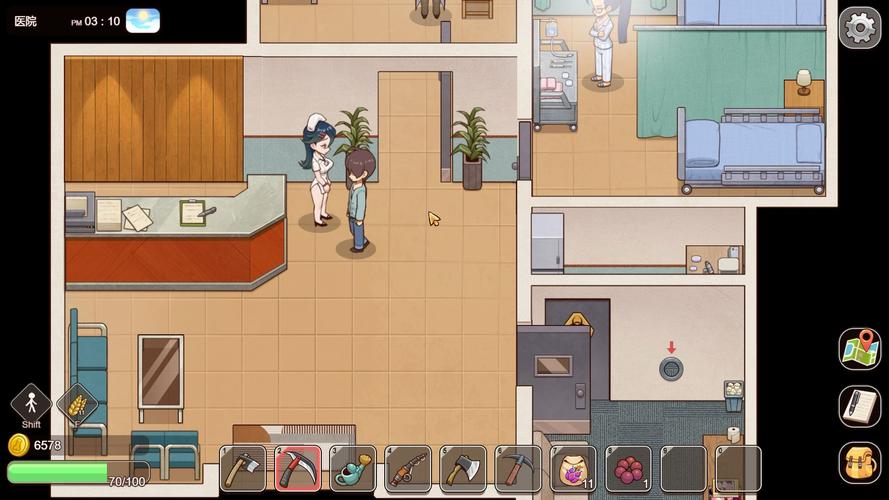
Task: Open the map with the location pin
Action: (860, 349)
